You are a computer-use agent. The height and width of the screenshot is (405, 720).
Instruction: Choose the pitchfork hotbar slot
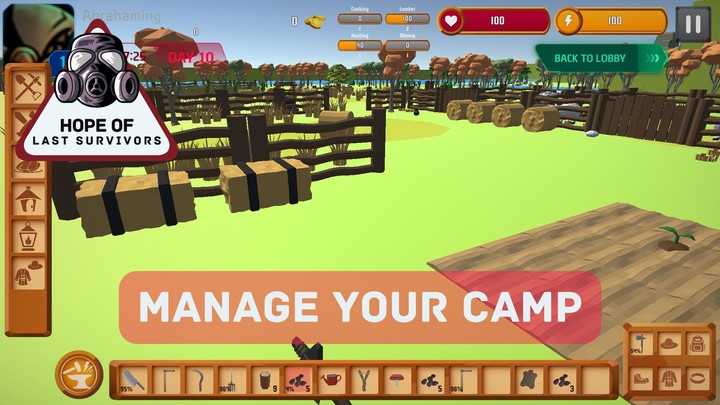232,380
